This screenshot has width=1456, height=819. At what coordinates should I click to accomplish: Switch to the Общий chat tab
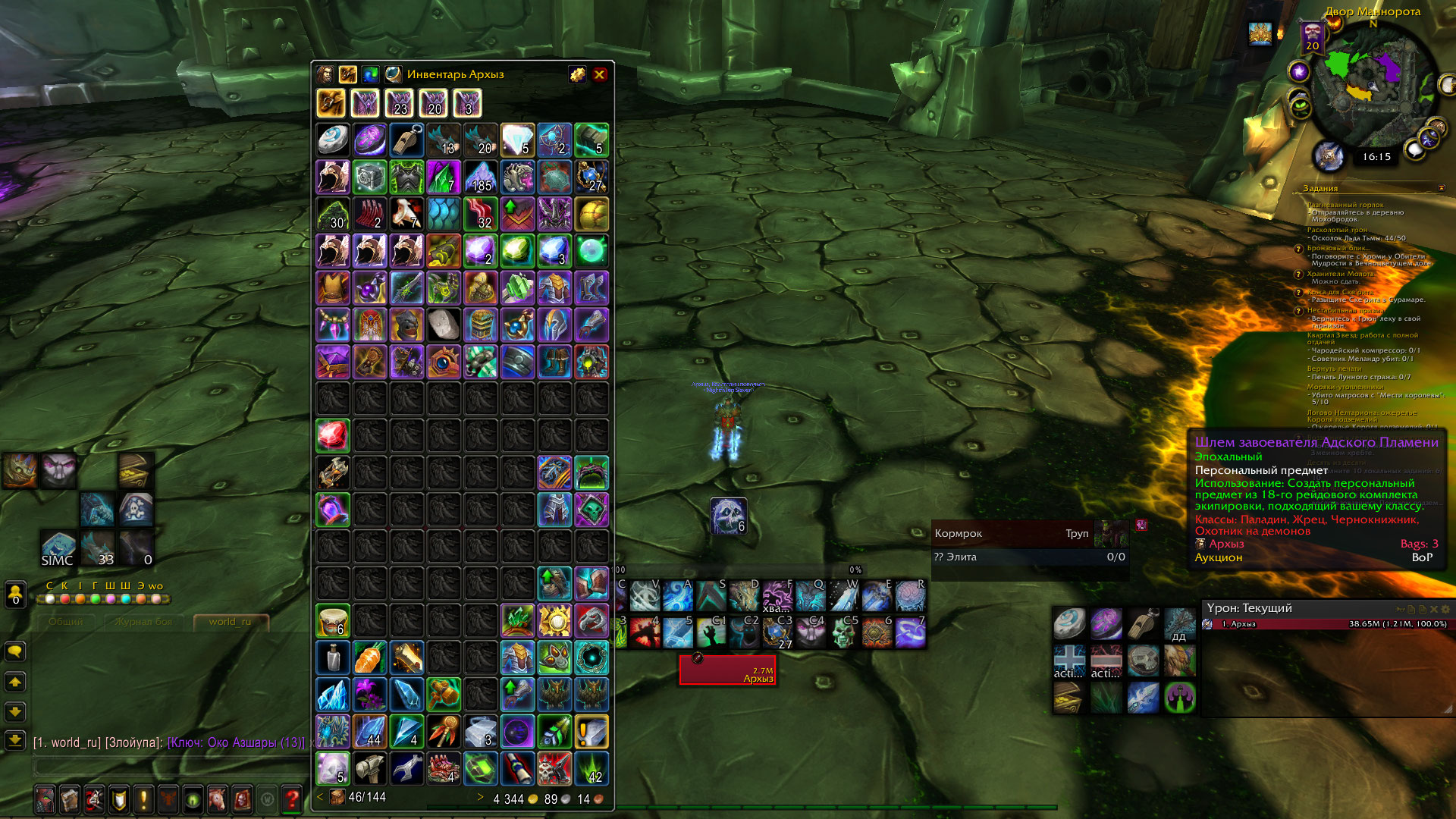[x=66, y=622]
